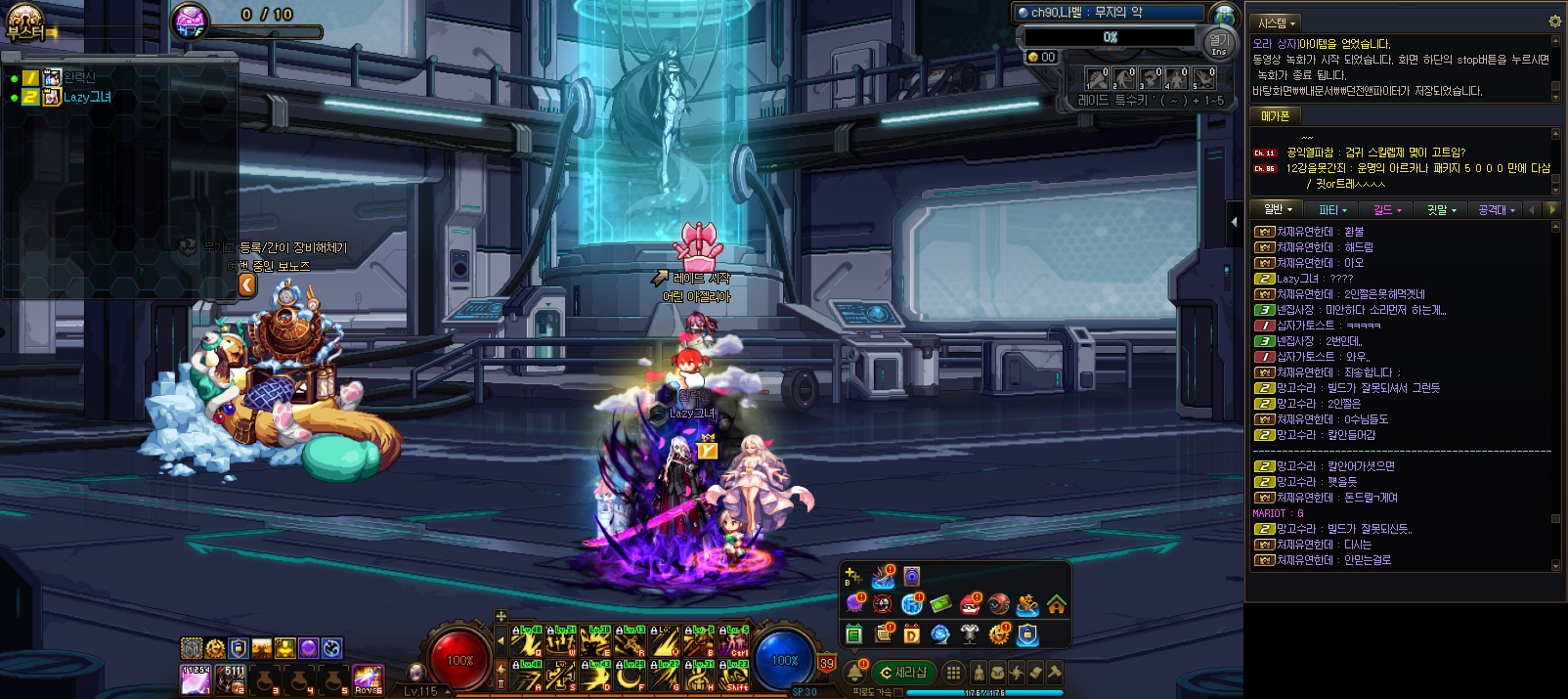Open chat settings gear icon
Screen dimensions: 1568x699
pyautogui.click(x=1554, y=22)
